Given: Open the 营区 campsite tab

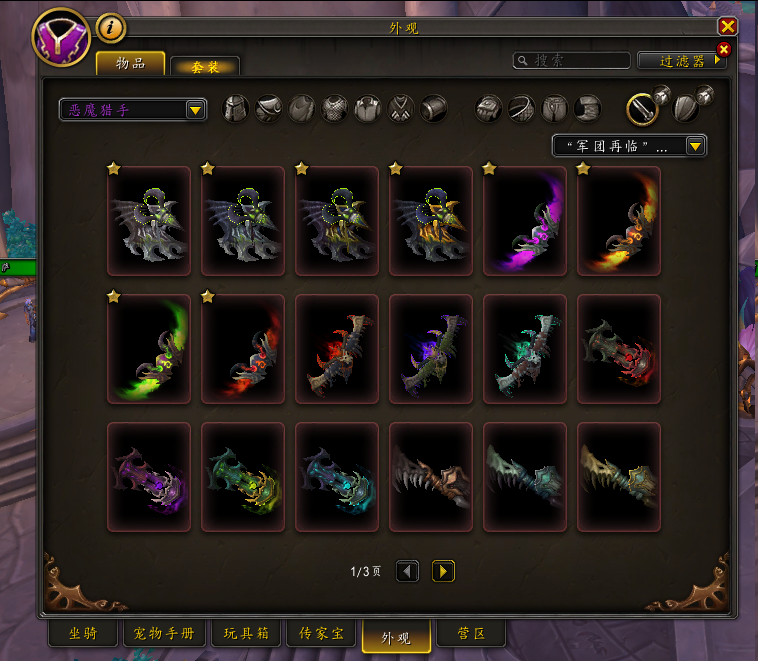Looking at the screenshot, I should [x=471, y=634].
